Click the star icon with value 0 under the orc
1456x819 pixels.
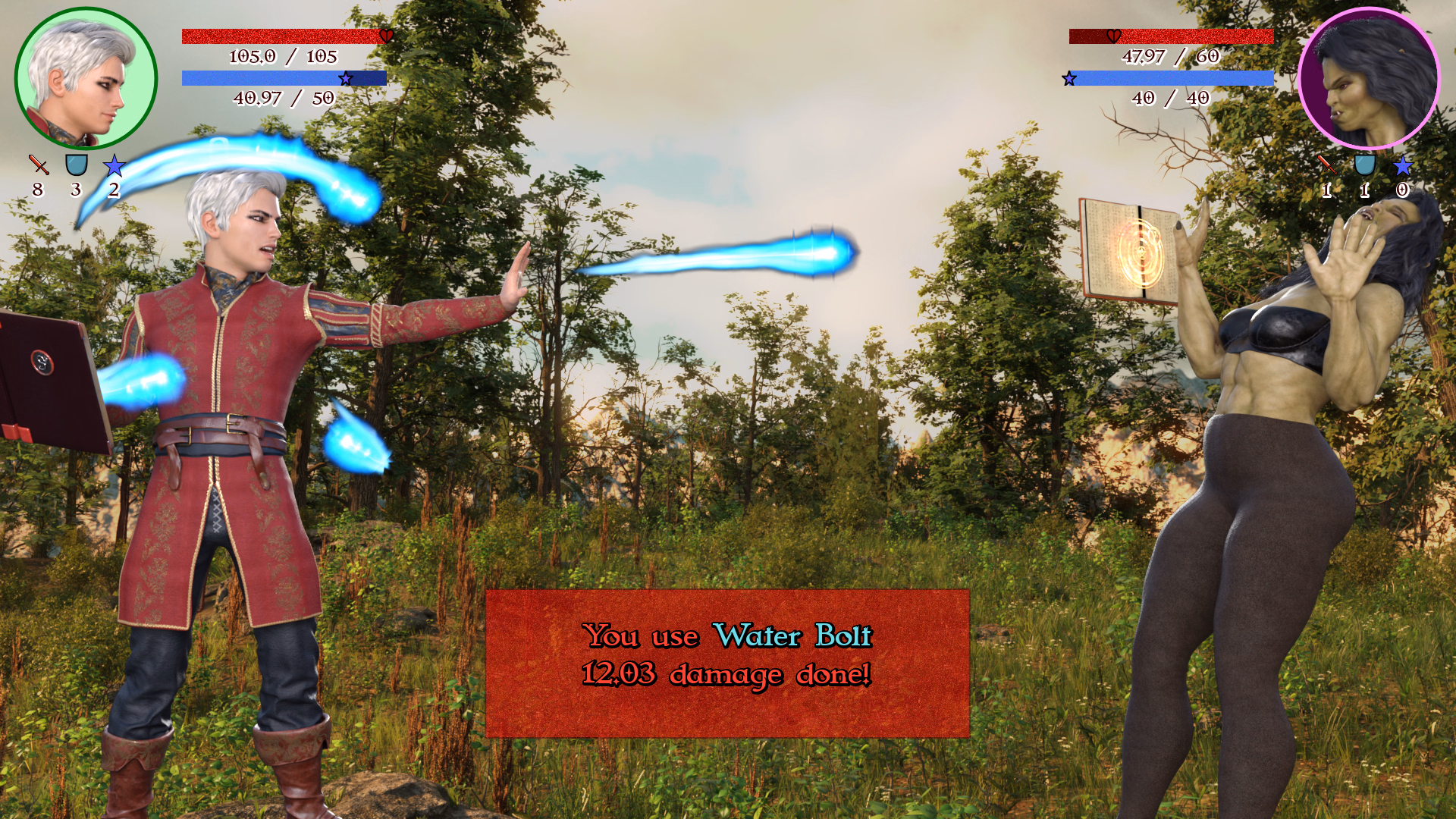coord(1404,164)
